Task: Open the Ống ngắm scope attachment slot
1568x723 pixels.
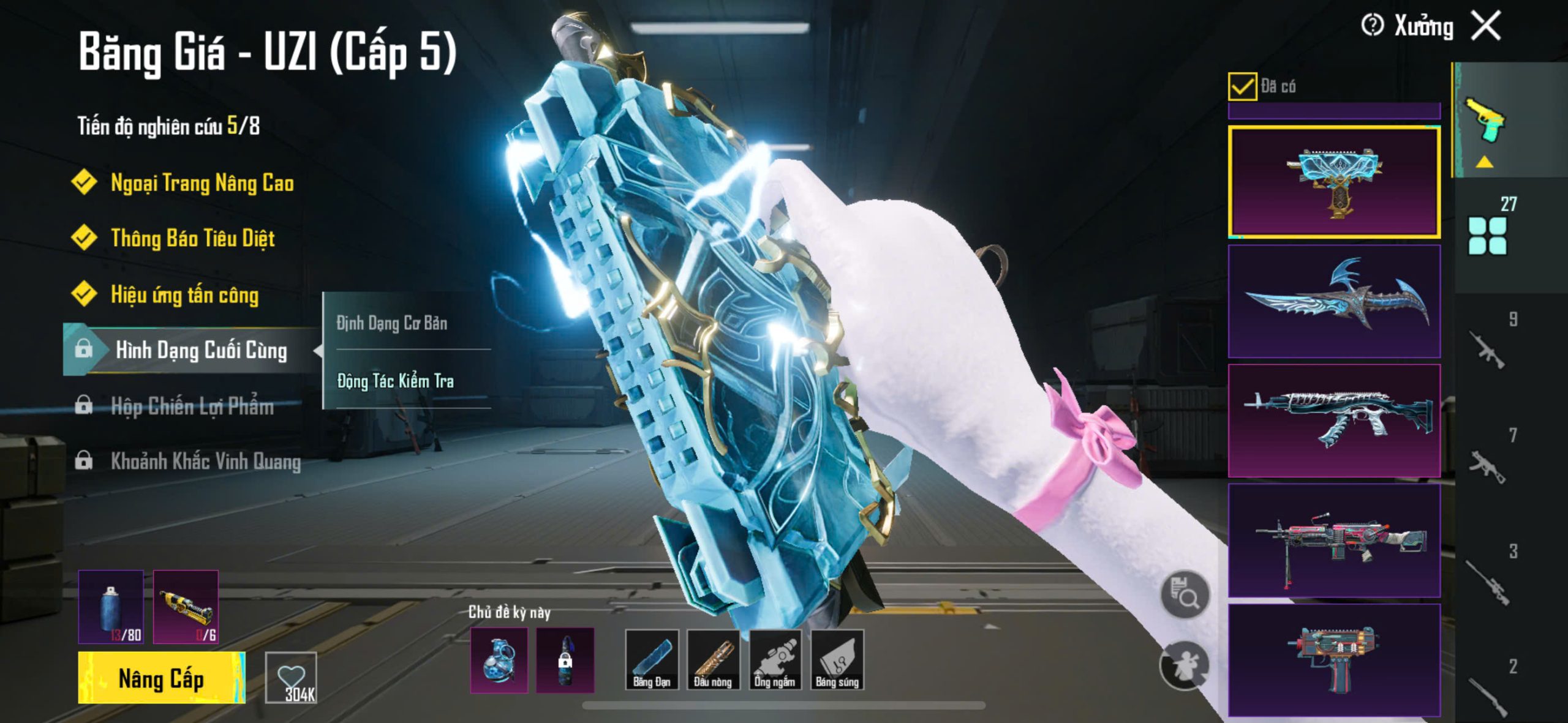Action: [775, 660]
